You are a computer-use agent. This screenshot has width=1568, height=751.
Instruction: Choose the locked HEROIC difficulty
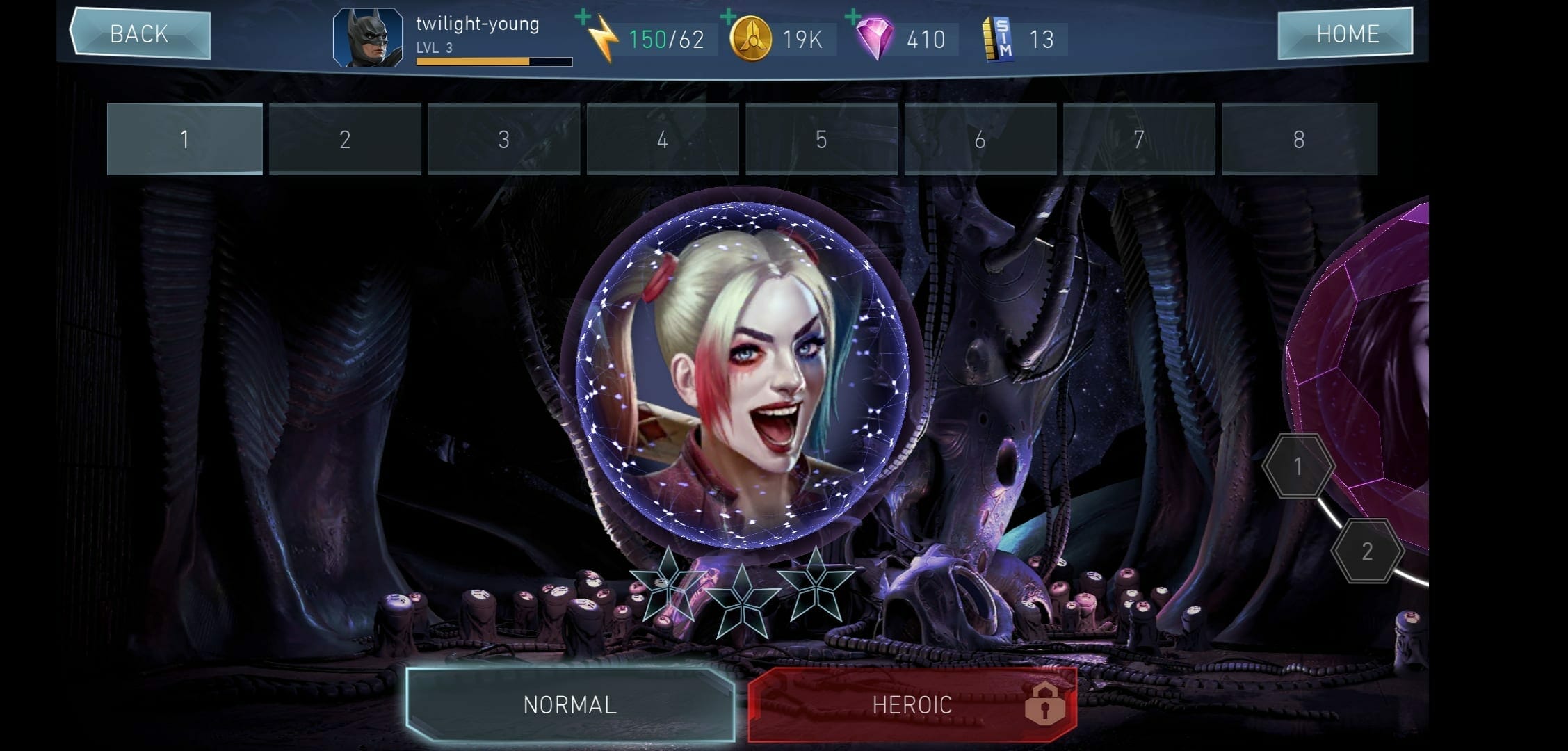pyautogui.click(x=912, y=704)
